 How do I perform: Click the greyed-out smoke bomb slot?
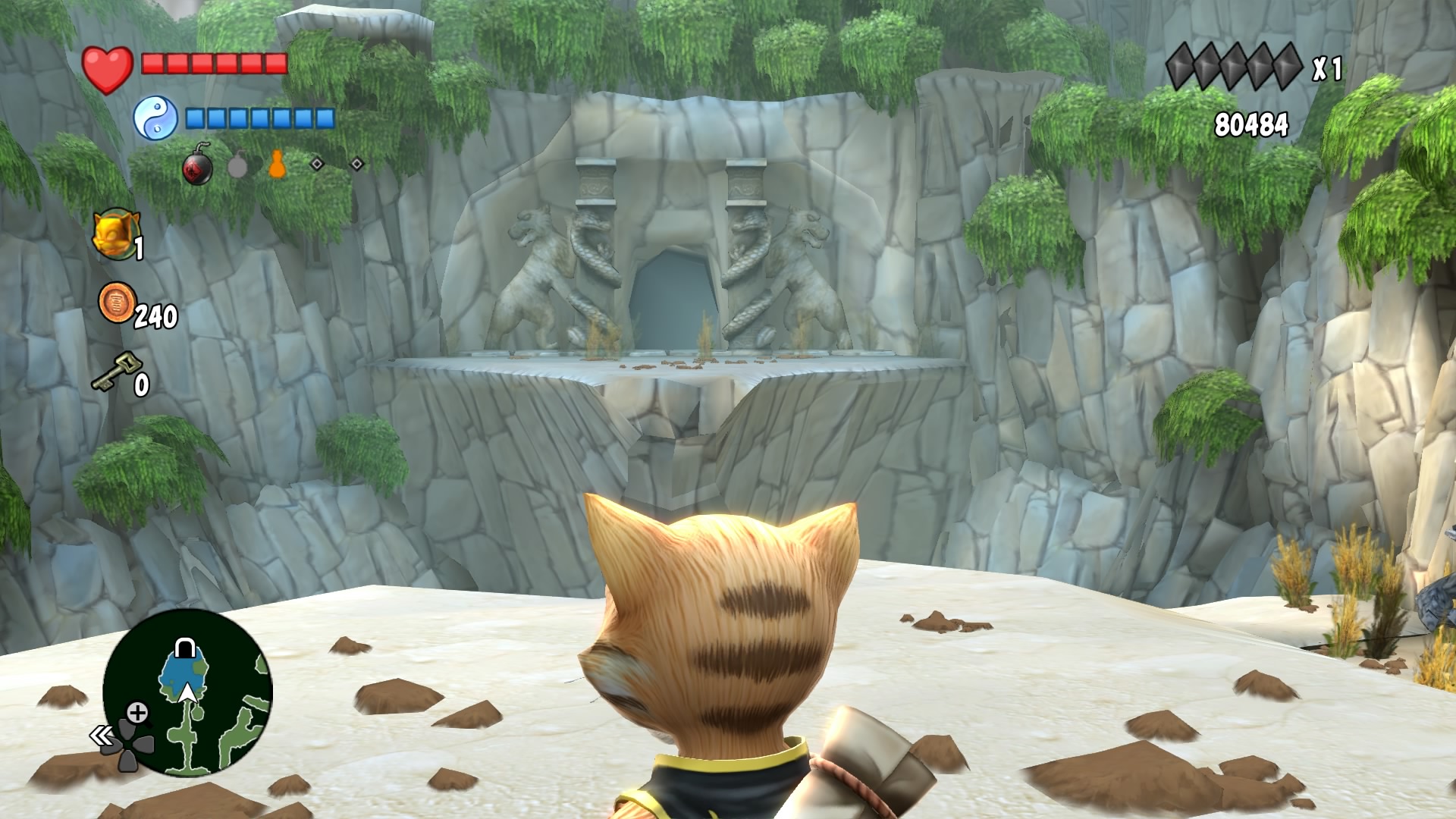click(237, 167)
